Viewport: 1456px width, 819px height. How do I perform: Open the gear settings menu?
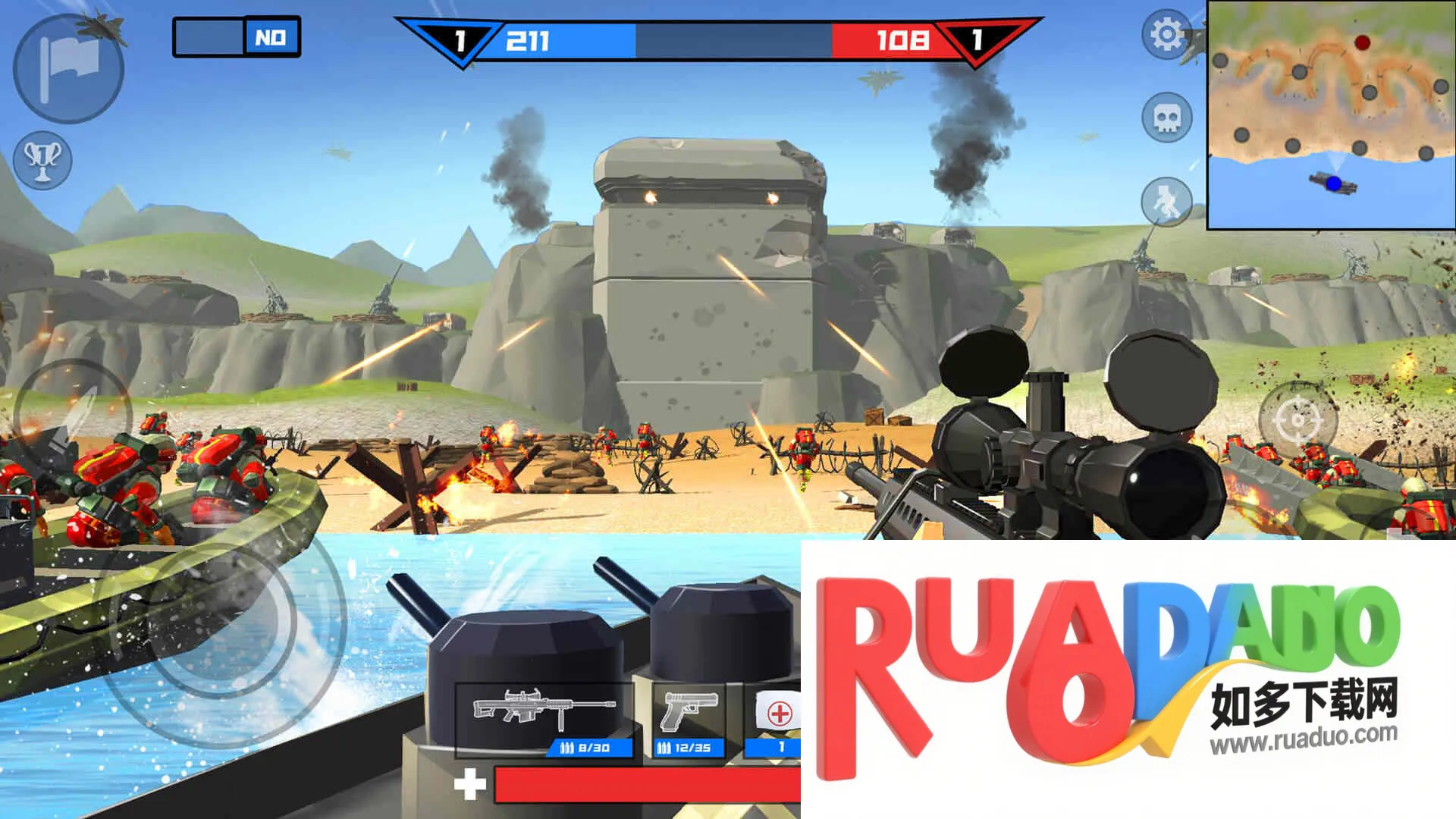[x=1166, y=34]
